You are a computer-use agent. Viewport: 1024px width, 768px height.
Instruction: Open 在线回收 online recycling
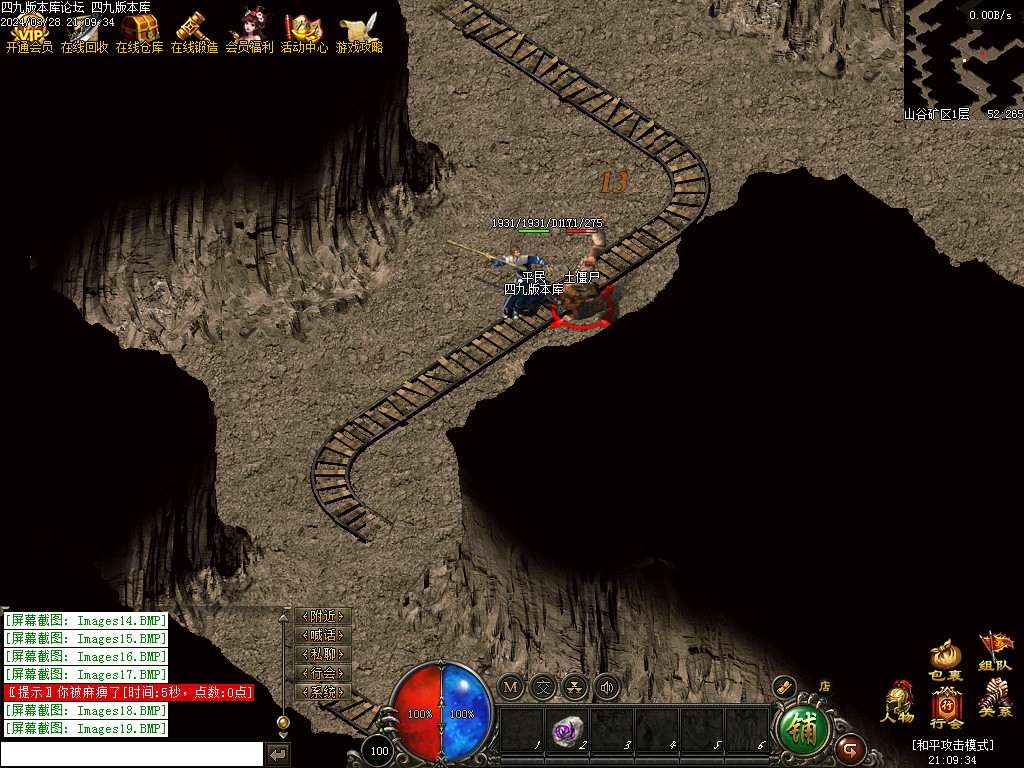point(84,31)
